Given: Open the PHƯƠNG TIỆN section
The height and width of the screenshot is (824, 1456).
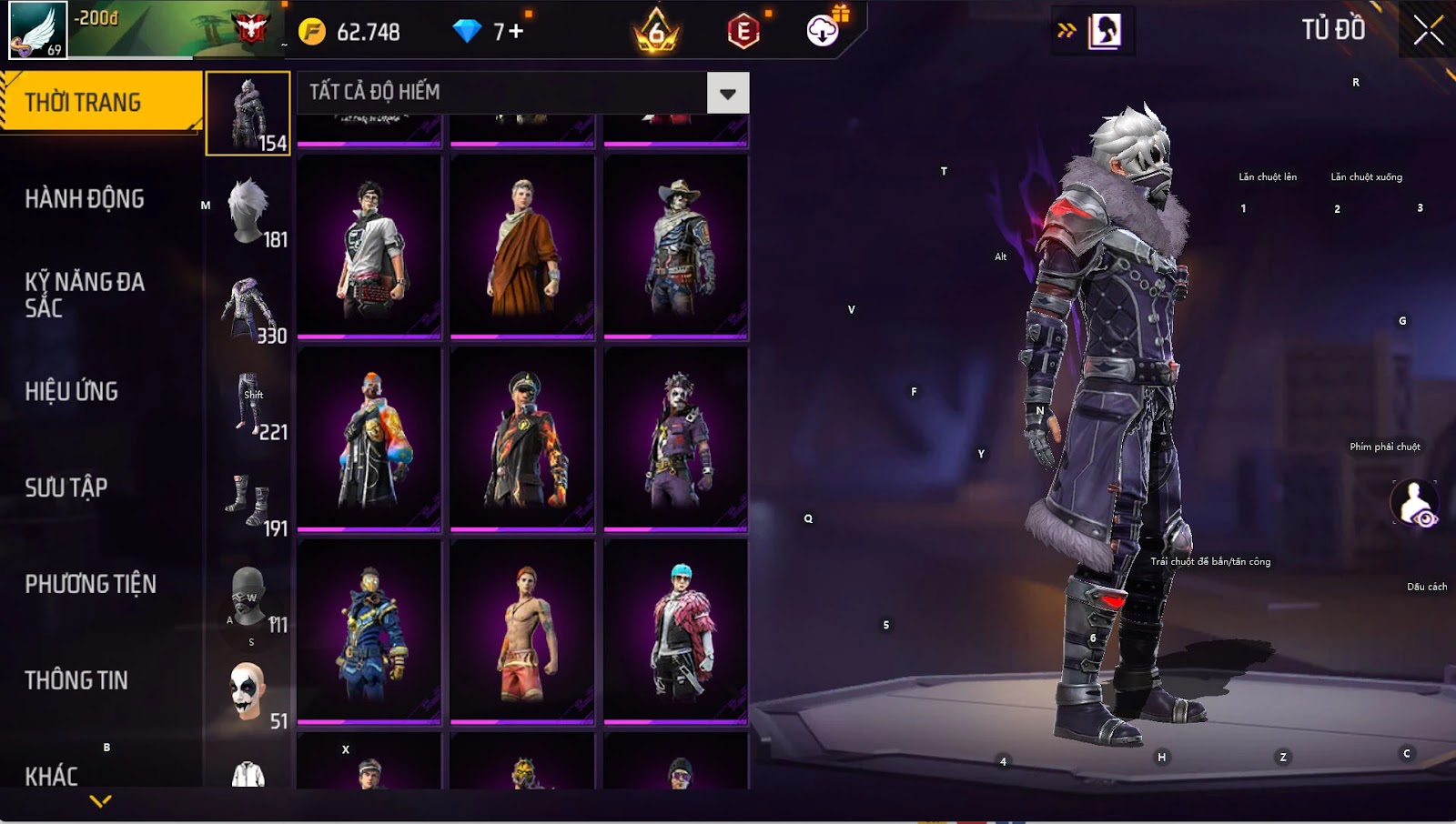Looking at the screenshot, I should coord(91,584).
